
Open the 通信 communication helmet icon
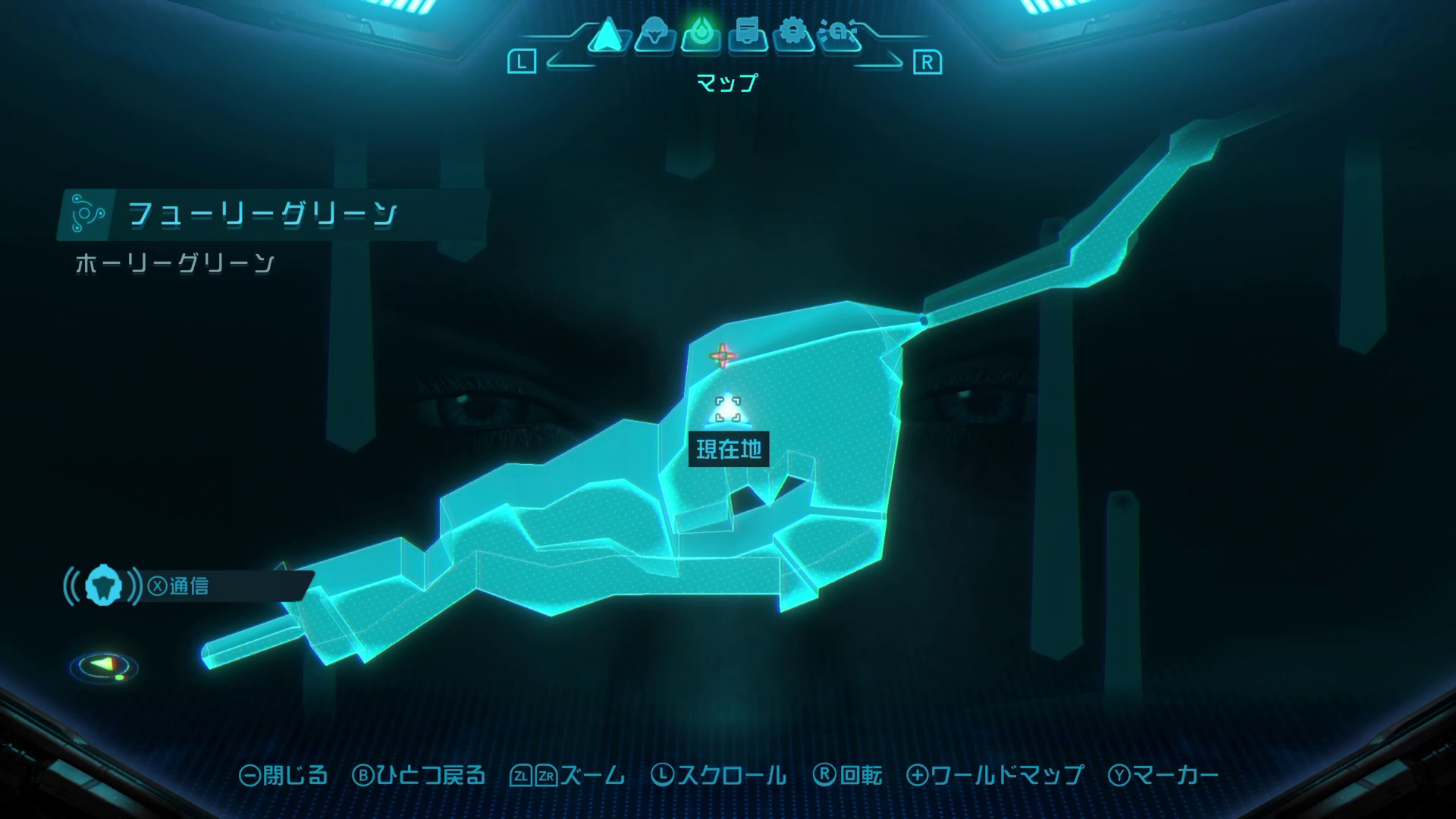[103, 585]
